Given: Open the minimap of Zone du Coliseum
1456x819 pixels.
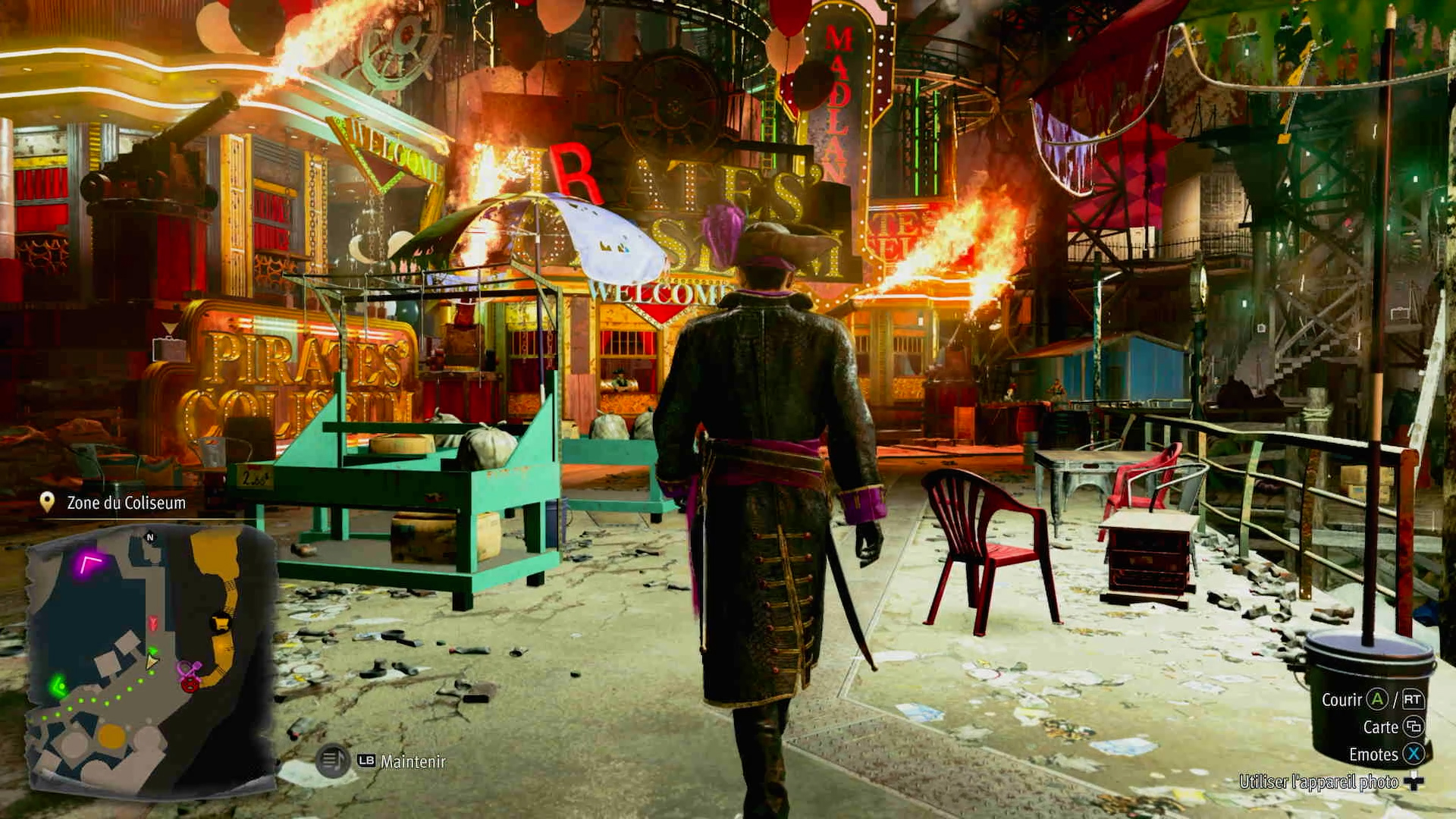Looking at the screenshot, I should point(150,658).
